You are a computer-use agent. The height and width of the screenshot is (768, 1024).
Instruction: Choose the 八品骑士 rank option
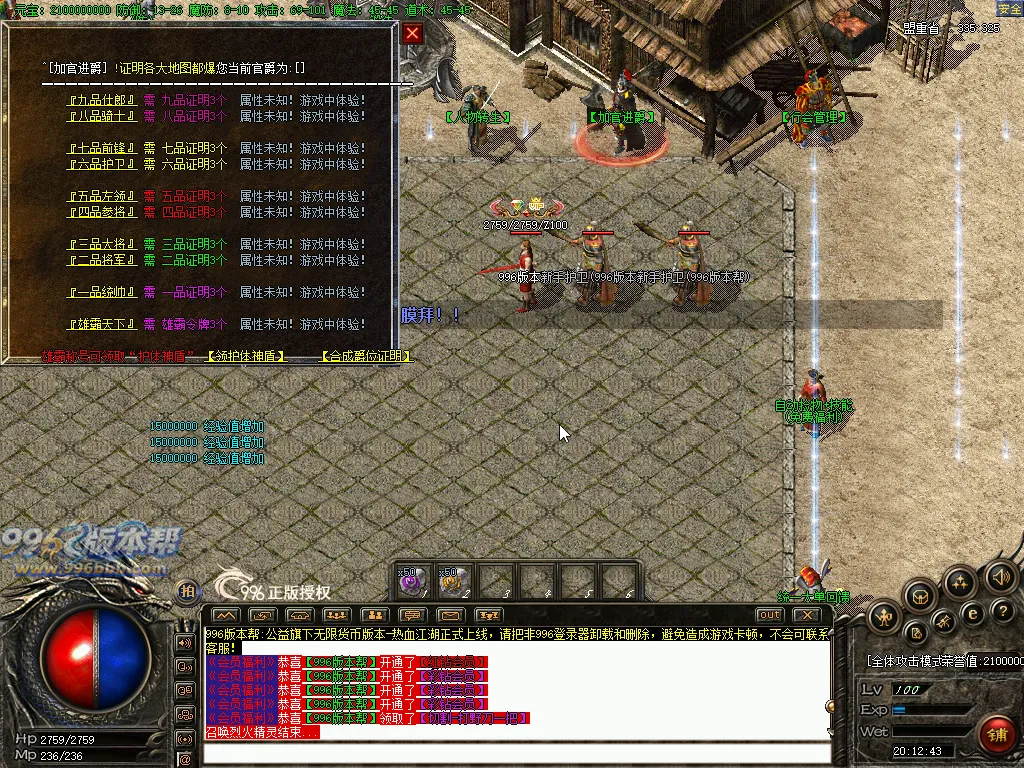click(x=101, y=116)
